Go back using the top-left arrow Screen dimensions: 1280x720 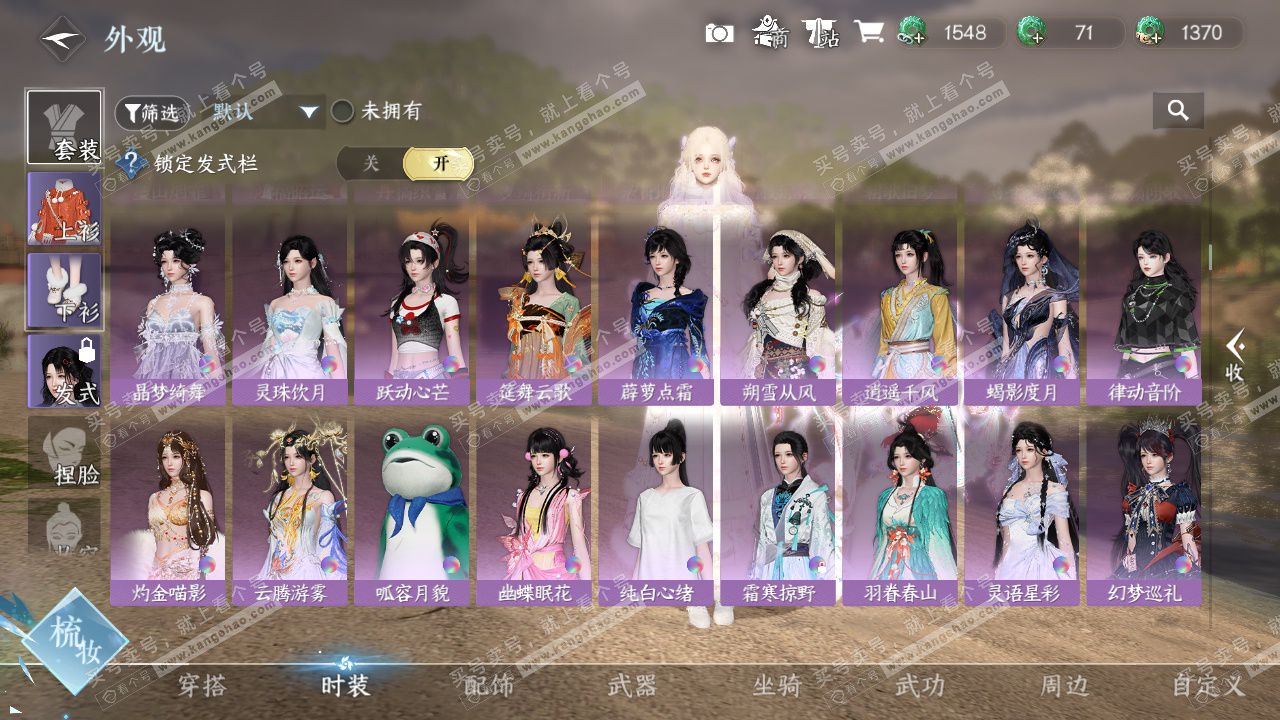62,39
